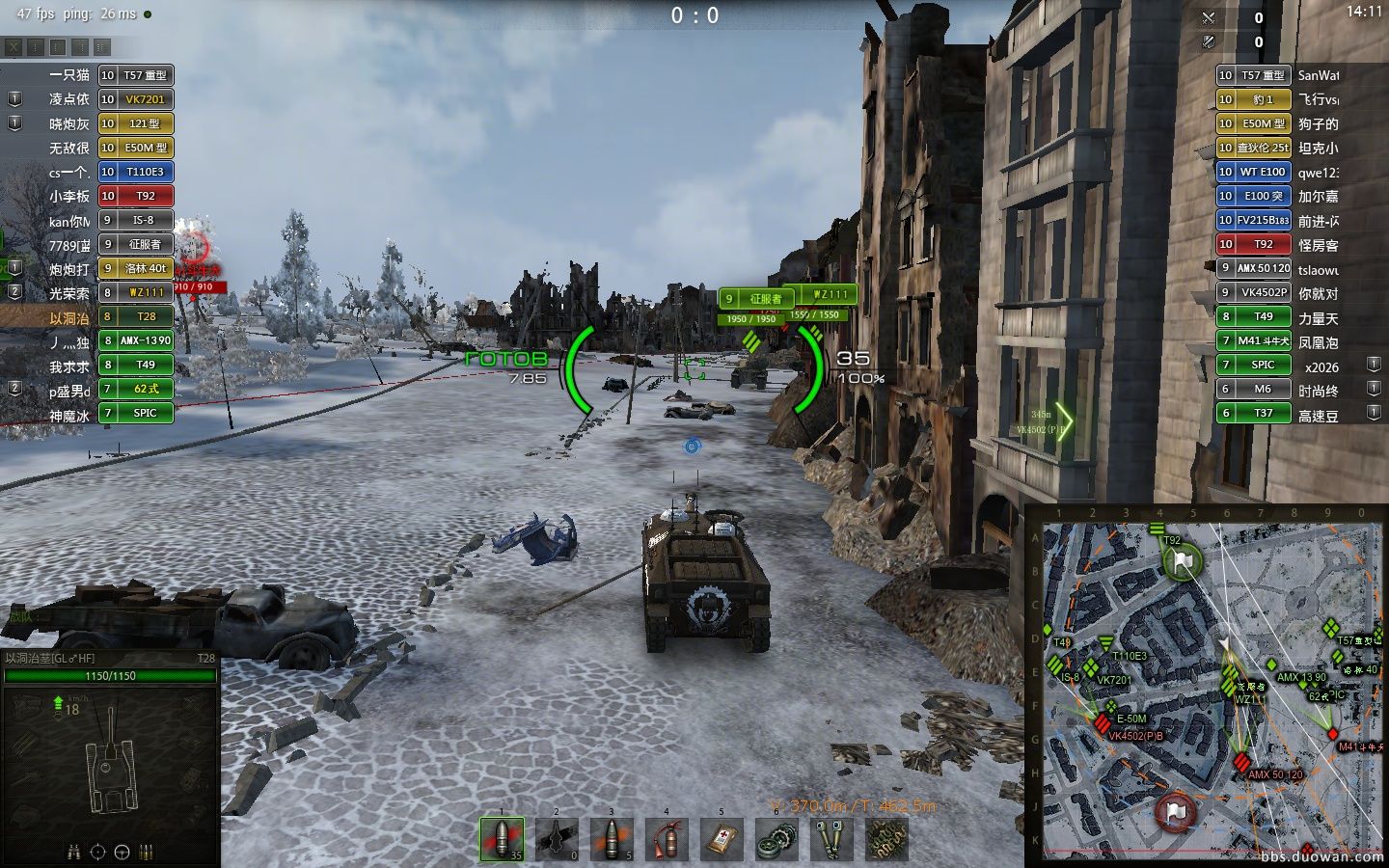Switch to the HE shell in slot 3
The height and width of the screenshot is (868, 1389).
pyautogui.click(x=612, y=838)
